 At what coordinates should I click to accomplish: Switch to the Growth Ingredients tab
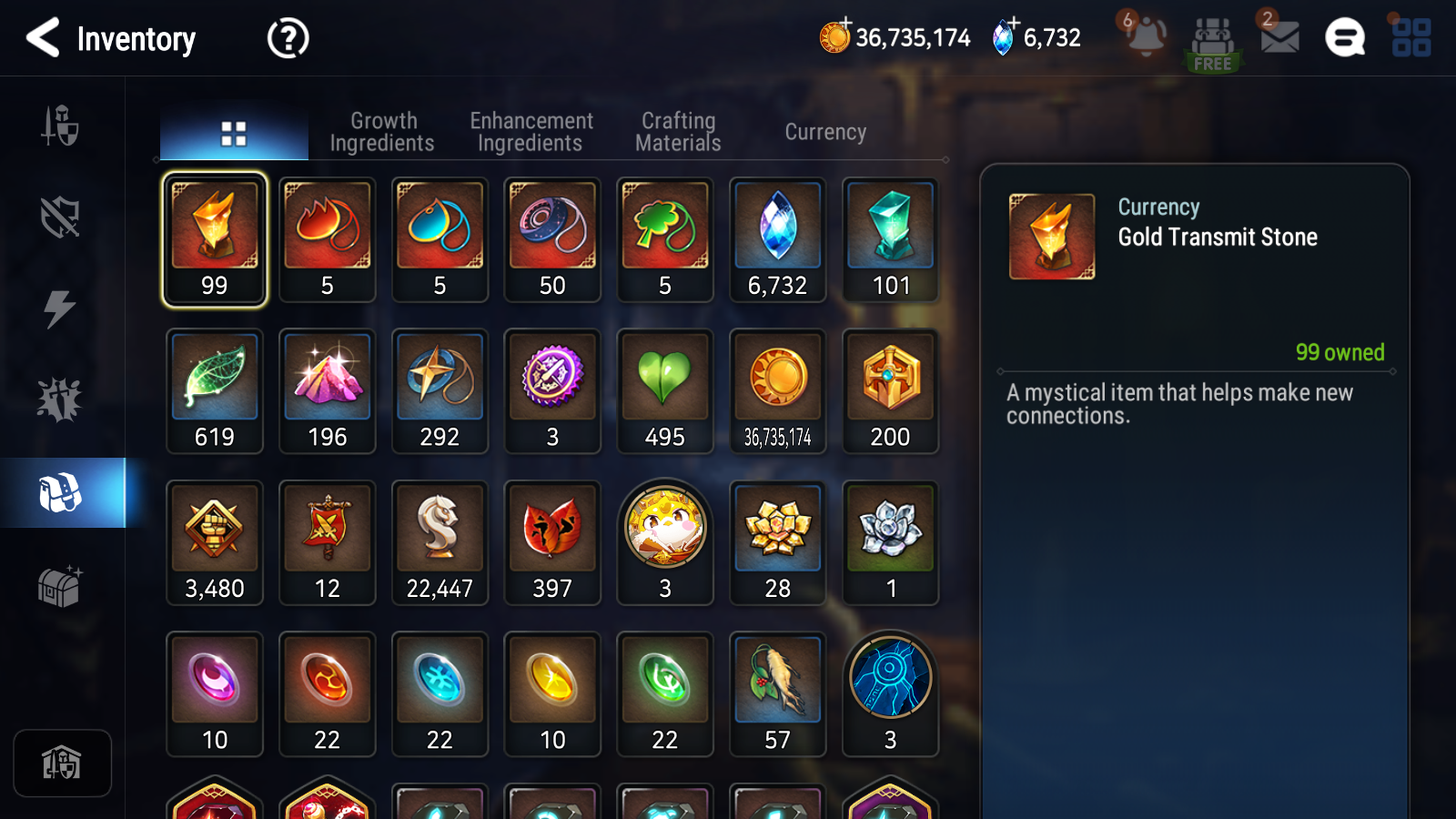(x=382, y=133)
